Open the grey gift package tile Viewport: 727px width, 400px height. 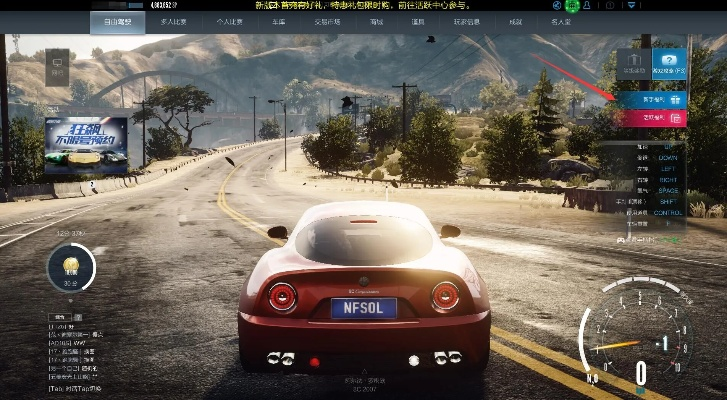(x=634, y=65)
